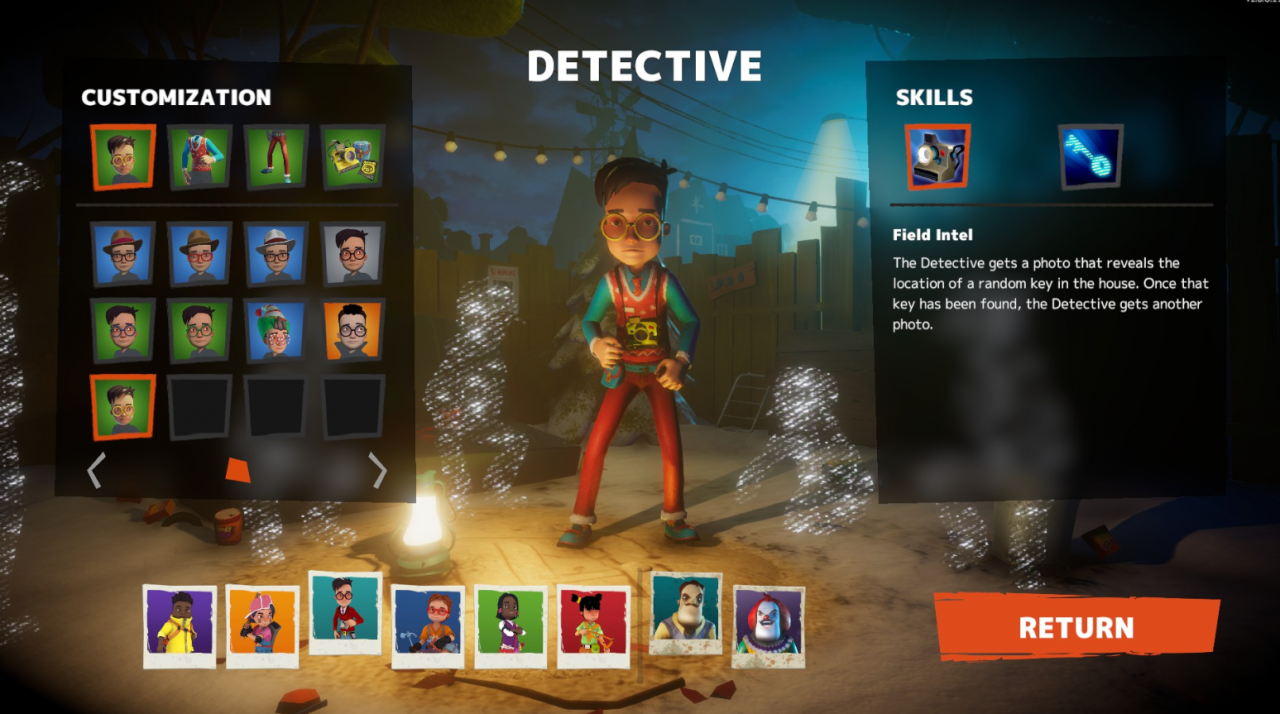Select the Field Intel camera skill
Viewport: 1280px width, 714px height.
coord(937,157)
